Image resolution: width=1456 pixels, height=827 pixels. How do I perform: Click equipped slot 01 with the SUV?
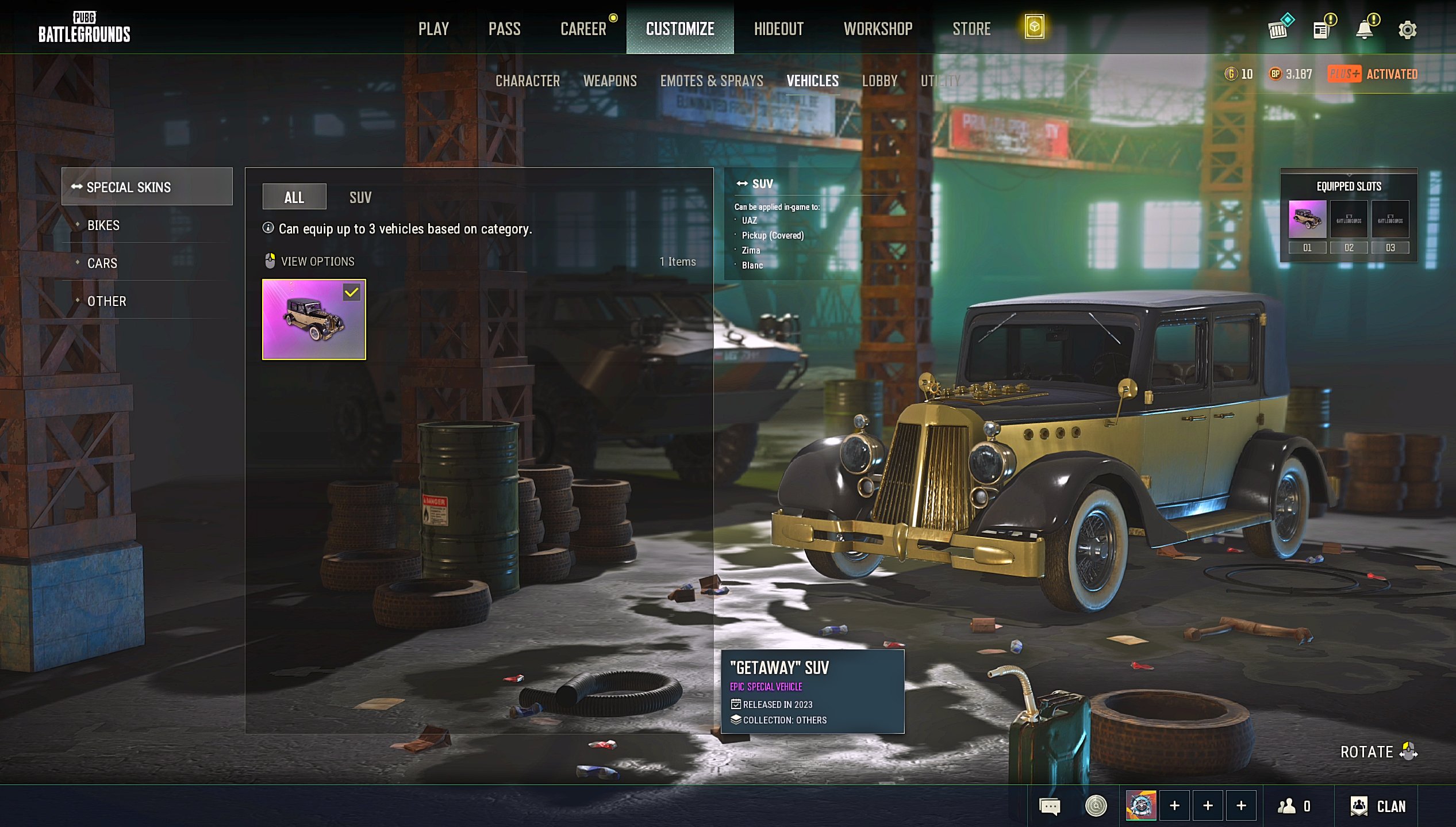1307,219
